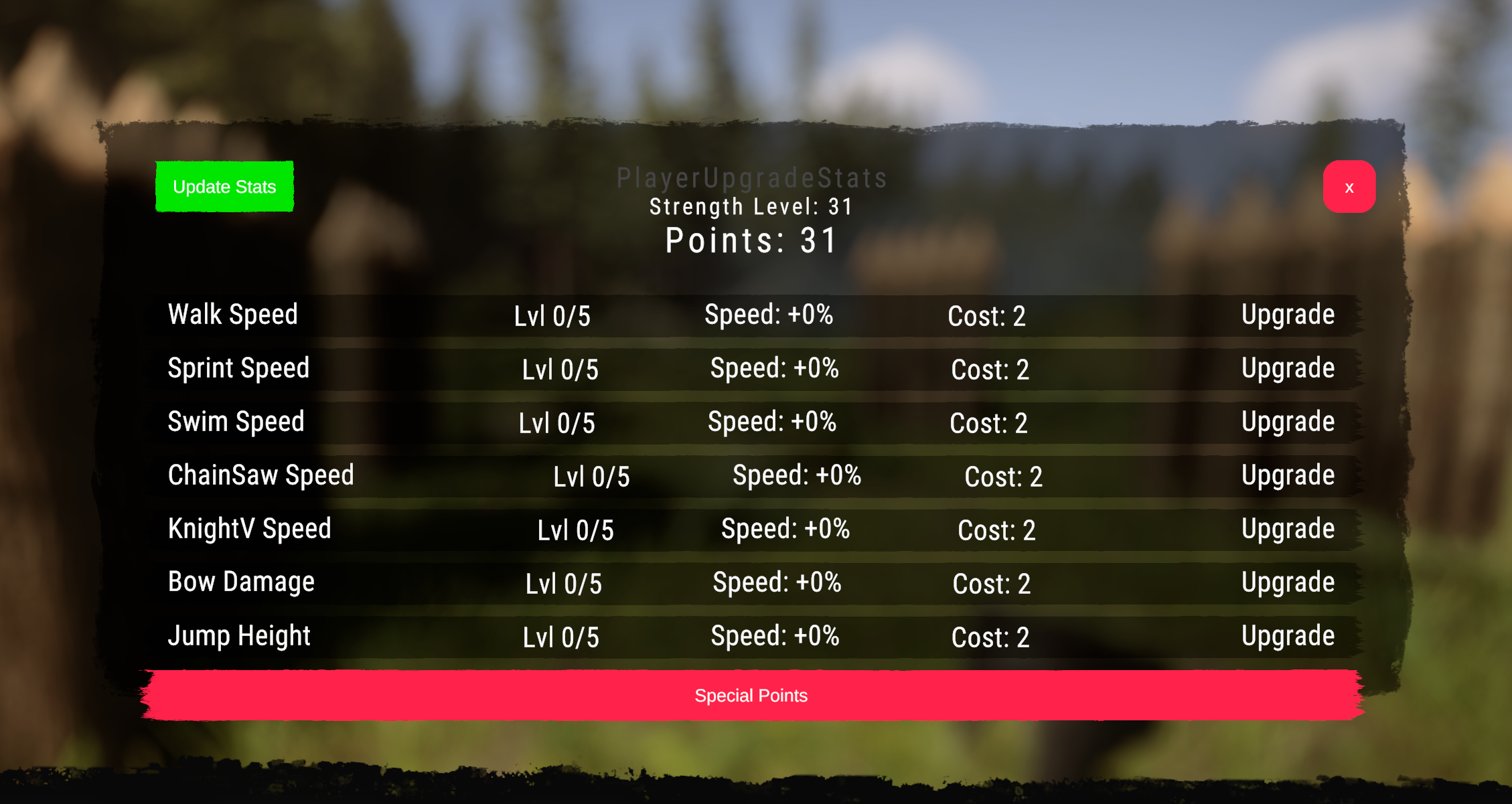Close the PlayerUpgradeStats panel
This screenshot has width=1512, height=804.
tap(1349, 187)
